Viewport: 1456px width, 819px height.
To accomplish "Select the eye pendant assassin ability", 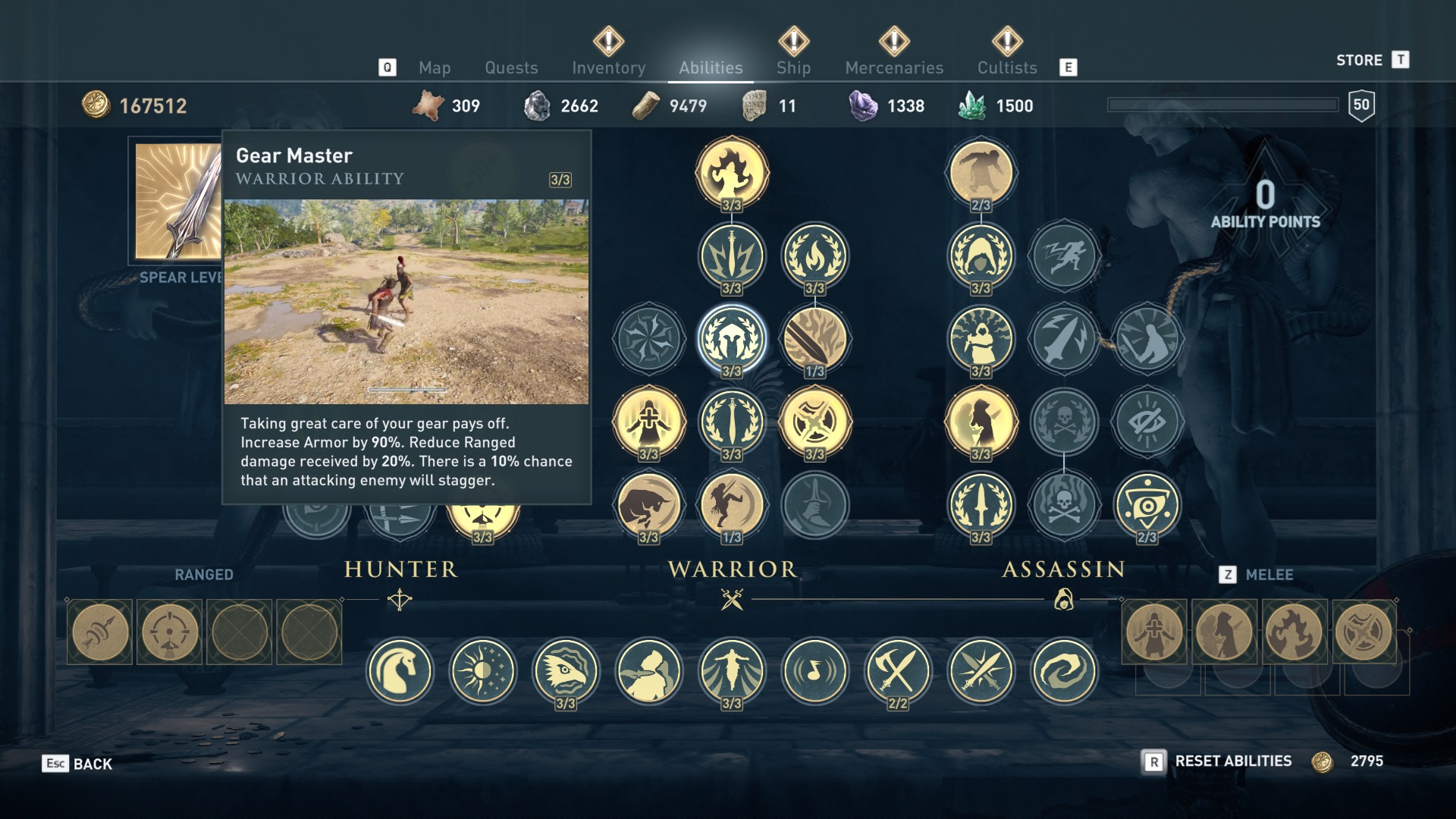I will click(1147, 504).
